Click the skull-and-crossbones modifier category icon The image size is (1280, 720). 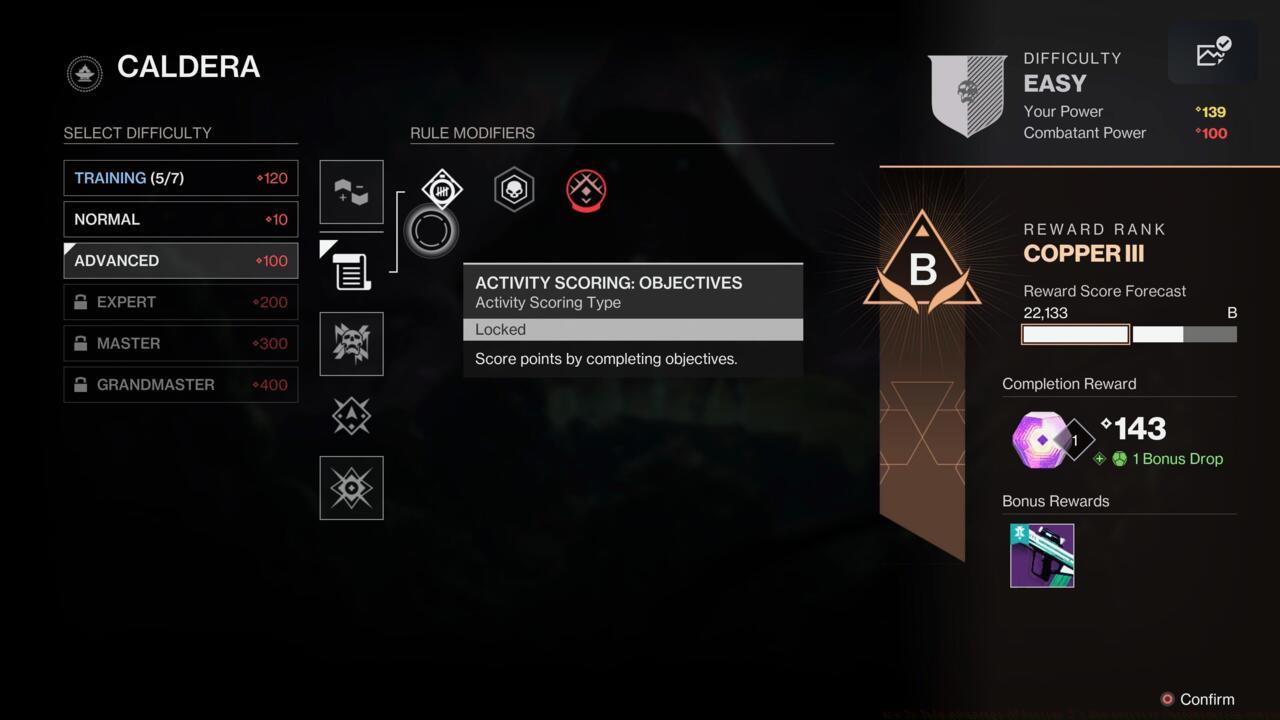[x=351, y=343]
